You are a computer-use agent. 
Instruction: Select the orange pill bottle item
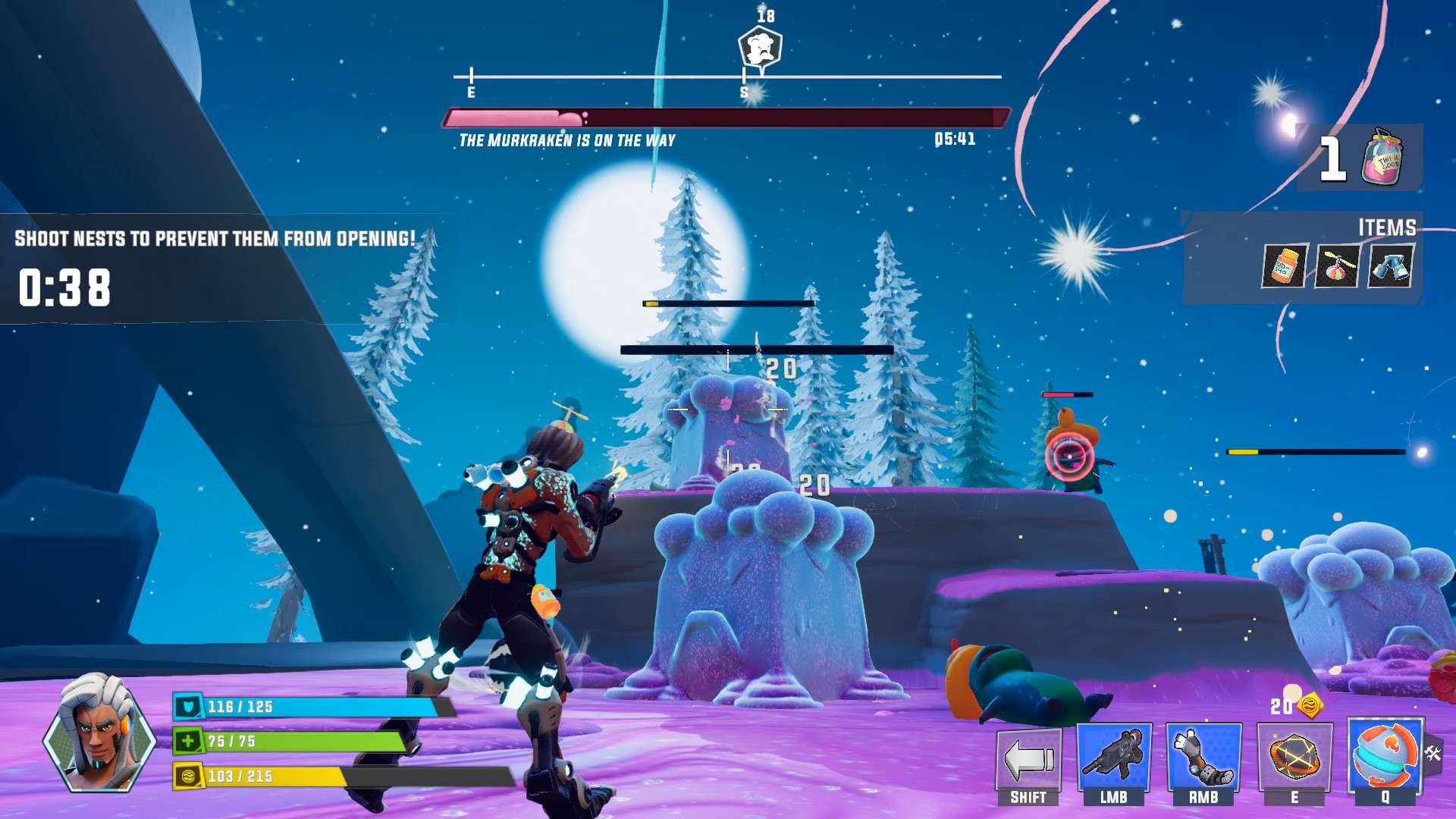coord(1284,266)
